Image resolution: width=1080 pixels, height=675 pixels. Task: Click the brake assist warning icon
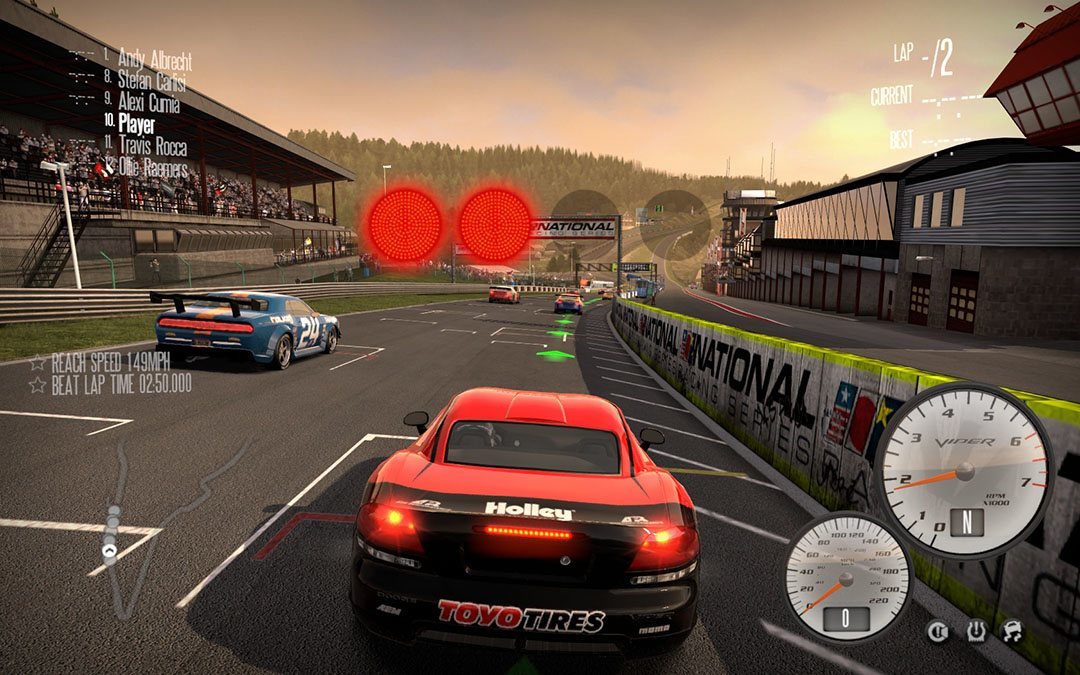(x=938, y=631)
